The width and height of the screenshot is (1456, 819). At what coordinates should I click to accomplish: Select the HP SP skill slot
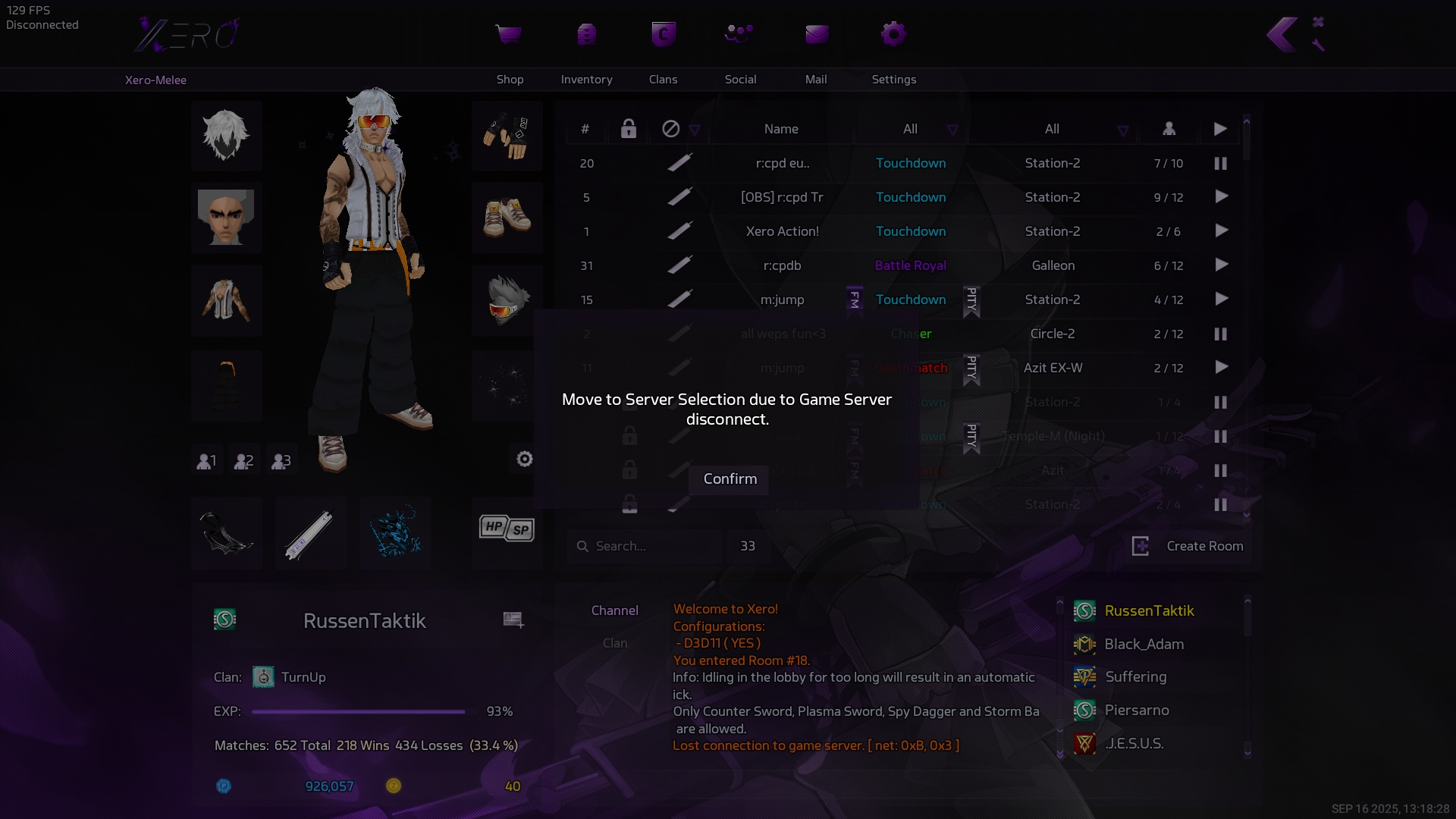point(507,529)
